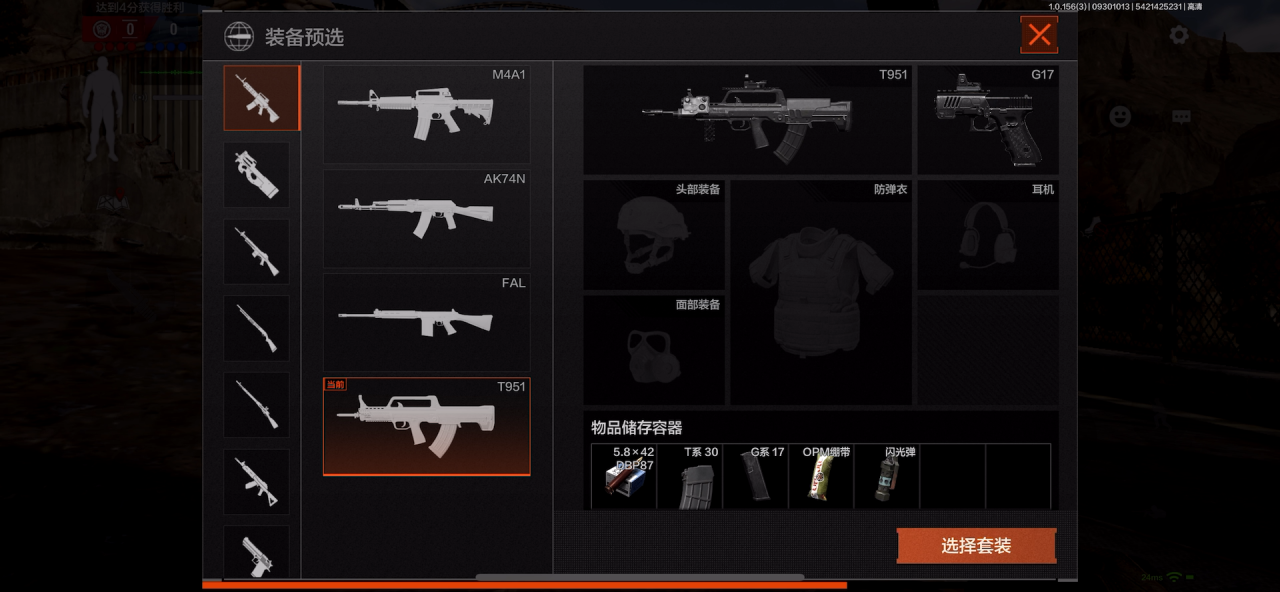
Task: Click the equipped T951 primary weapon slot
Action: tap(747, 120)
